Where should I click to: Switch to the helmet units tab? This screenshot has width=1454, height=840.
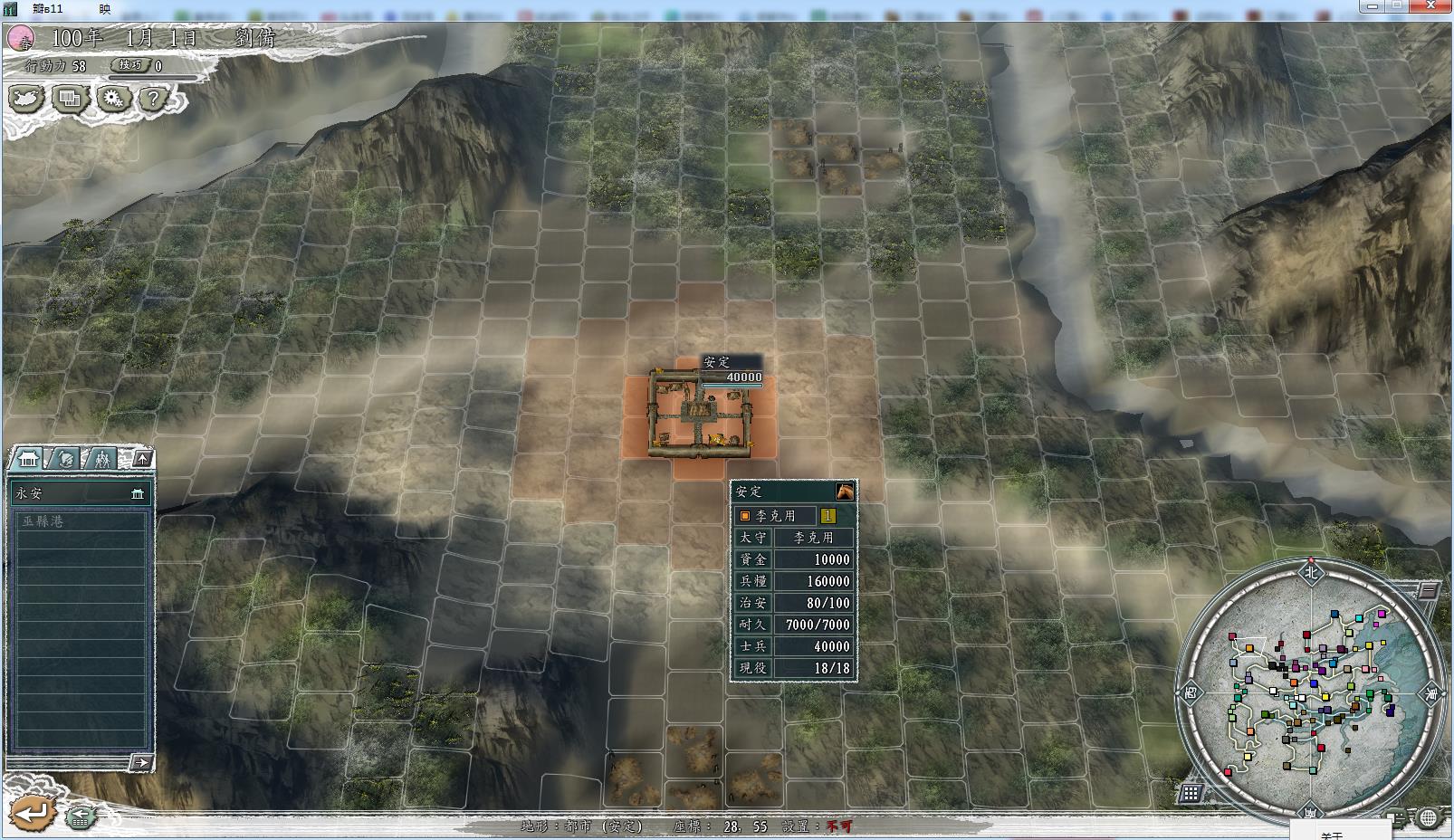coord(67,459)
